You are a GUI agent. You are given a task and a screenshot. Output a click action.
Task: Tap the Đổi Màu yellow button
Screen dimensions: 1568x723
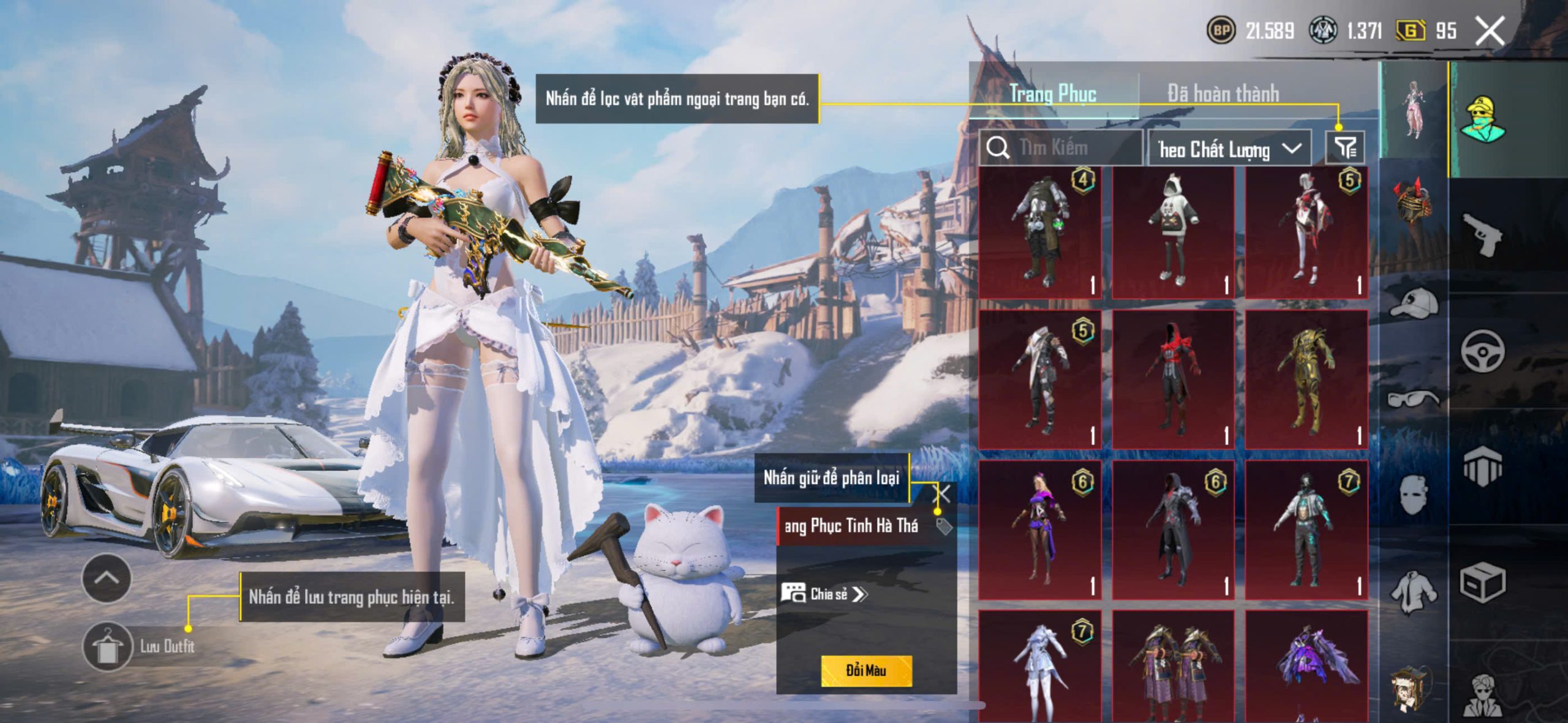[x=866, y=670]
